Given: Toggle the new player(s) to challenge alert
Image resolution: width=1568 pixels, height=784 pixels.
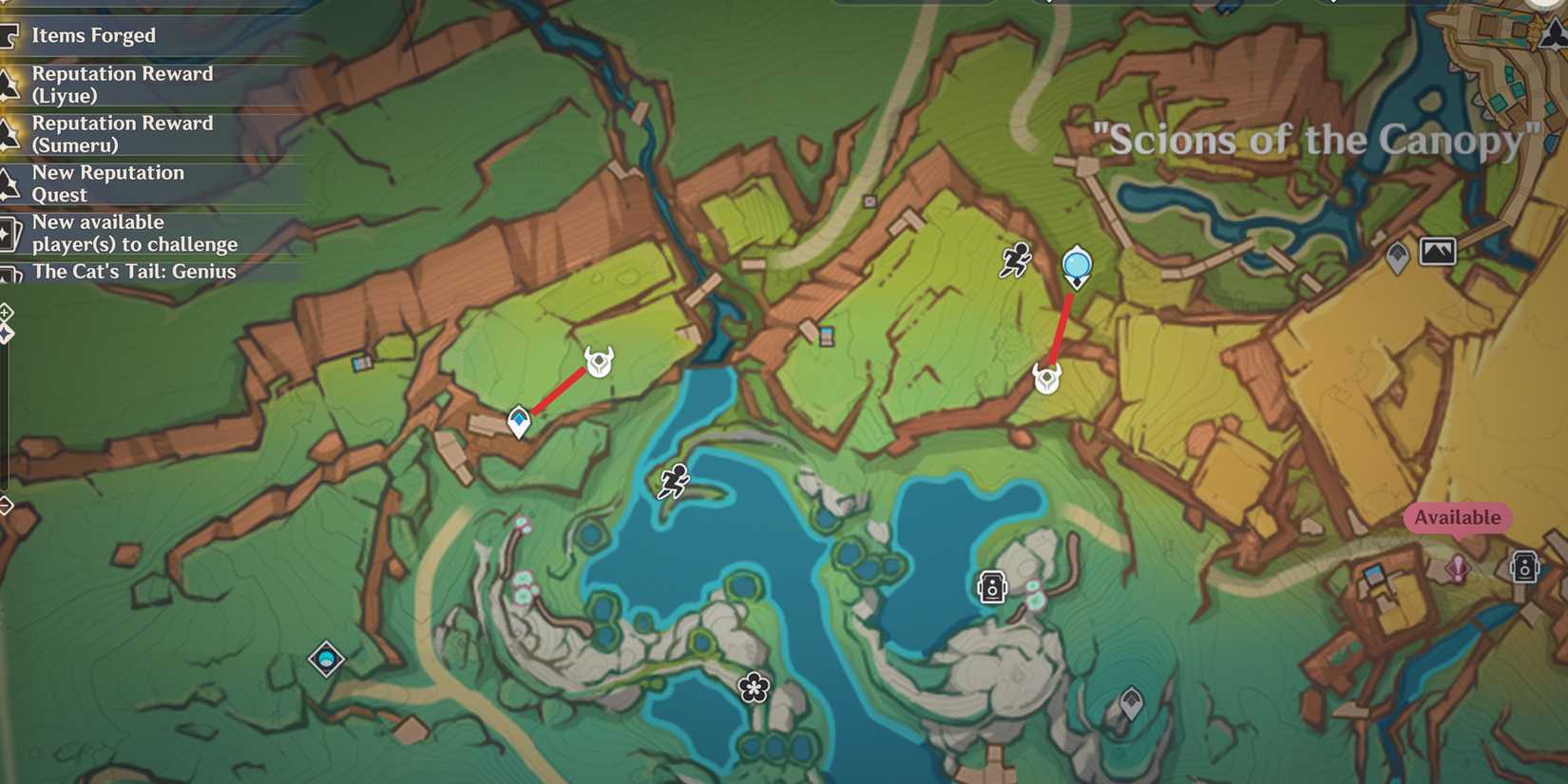Looking at the screenshot, I should pyautogui.click(x=135, y=233).
